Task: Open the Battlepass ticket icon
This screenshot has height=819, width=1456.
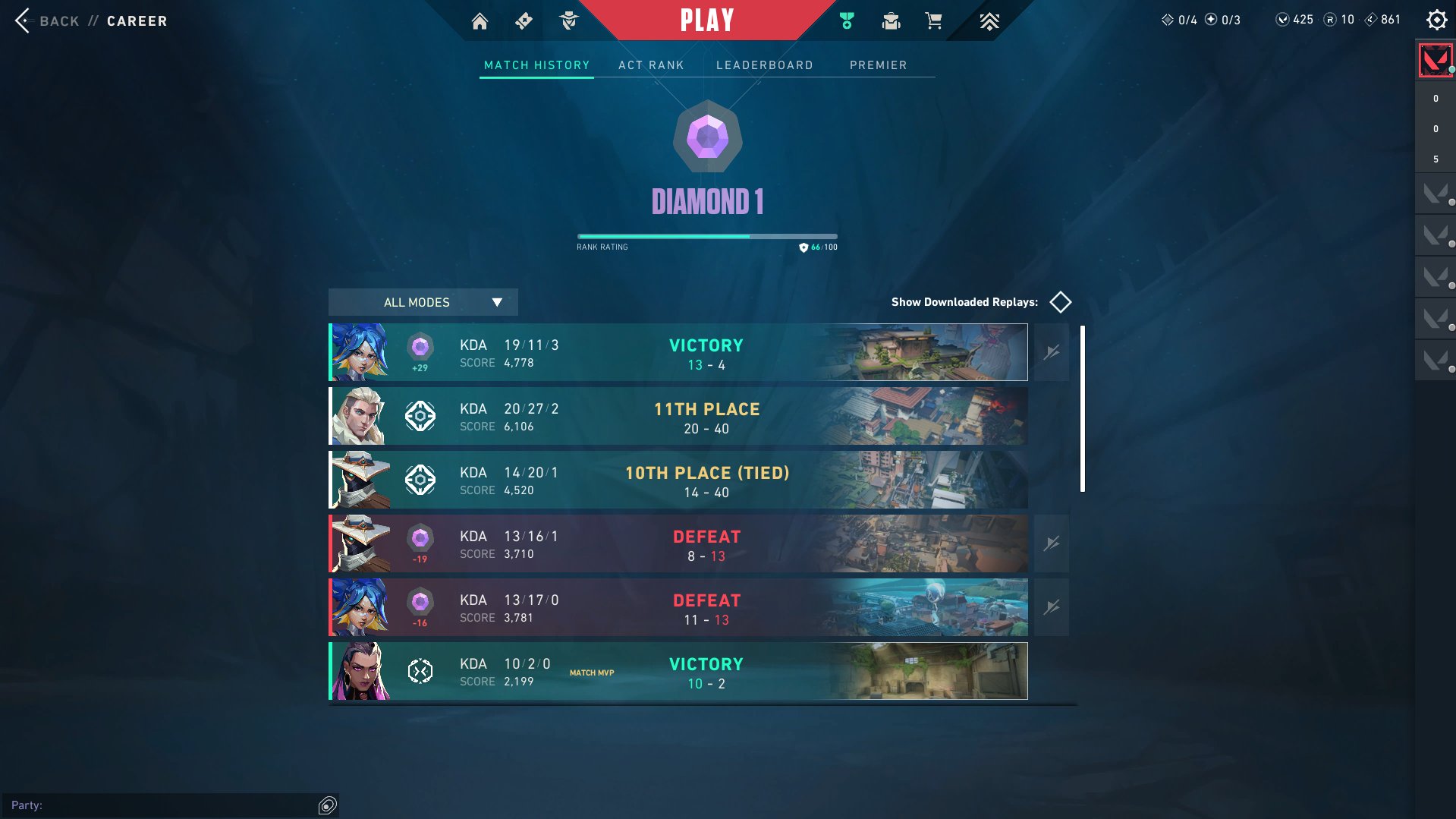Action: 524,20
